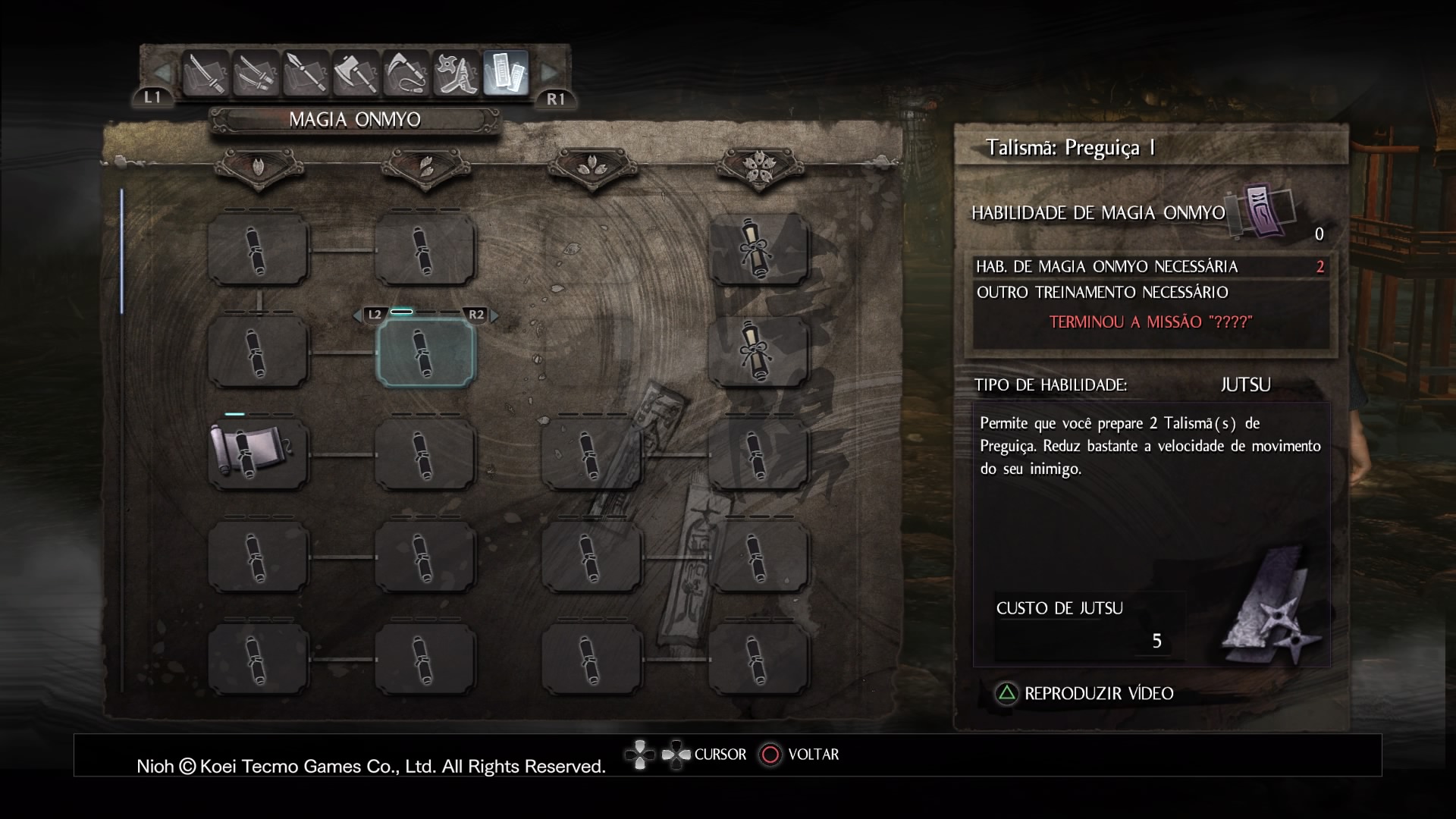The image size is (1456, 819).
Task: Click the left arrow beside the weapon tabs
Action: [162, 73]
